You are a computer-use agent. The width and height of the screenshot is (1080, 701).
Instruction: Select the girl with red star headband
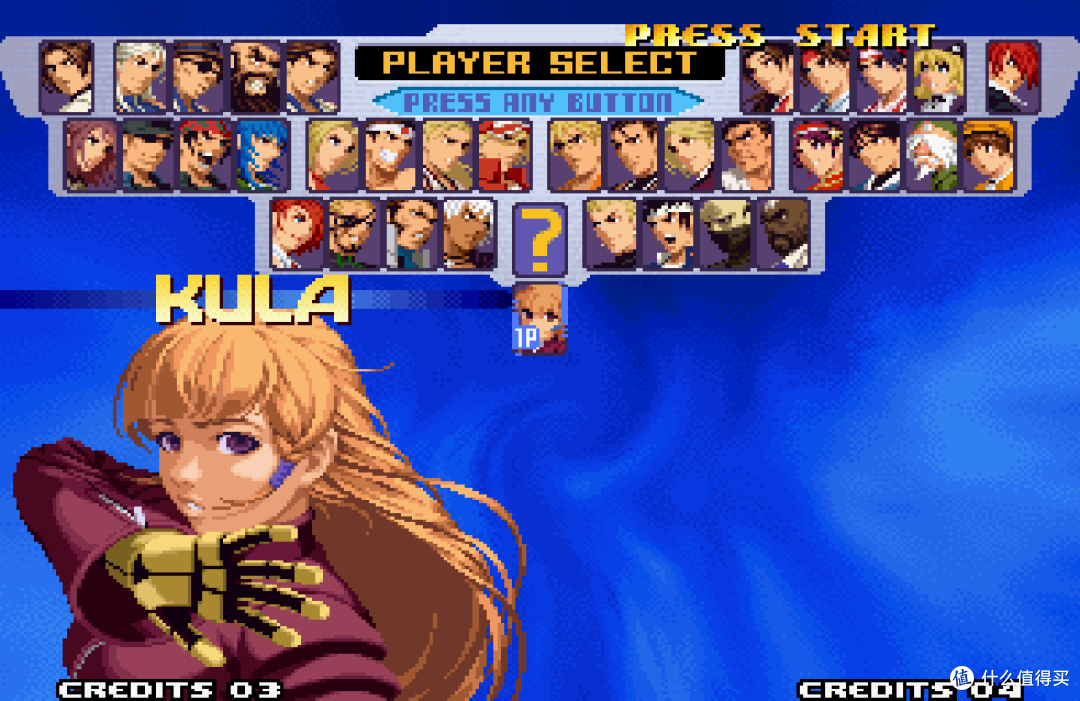point(817,155)
